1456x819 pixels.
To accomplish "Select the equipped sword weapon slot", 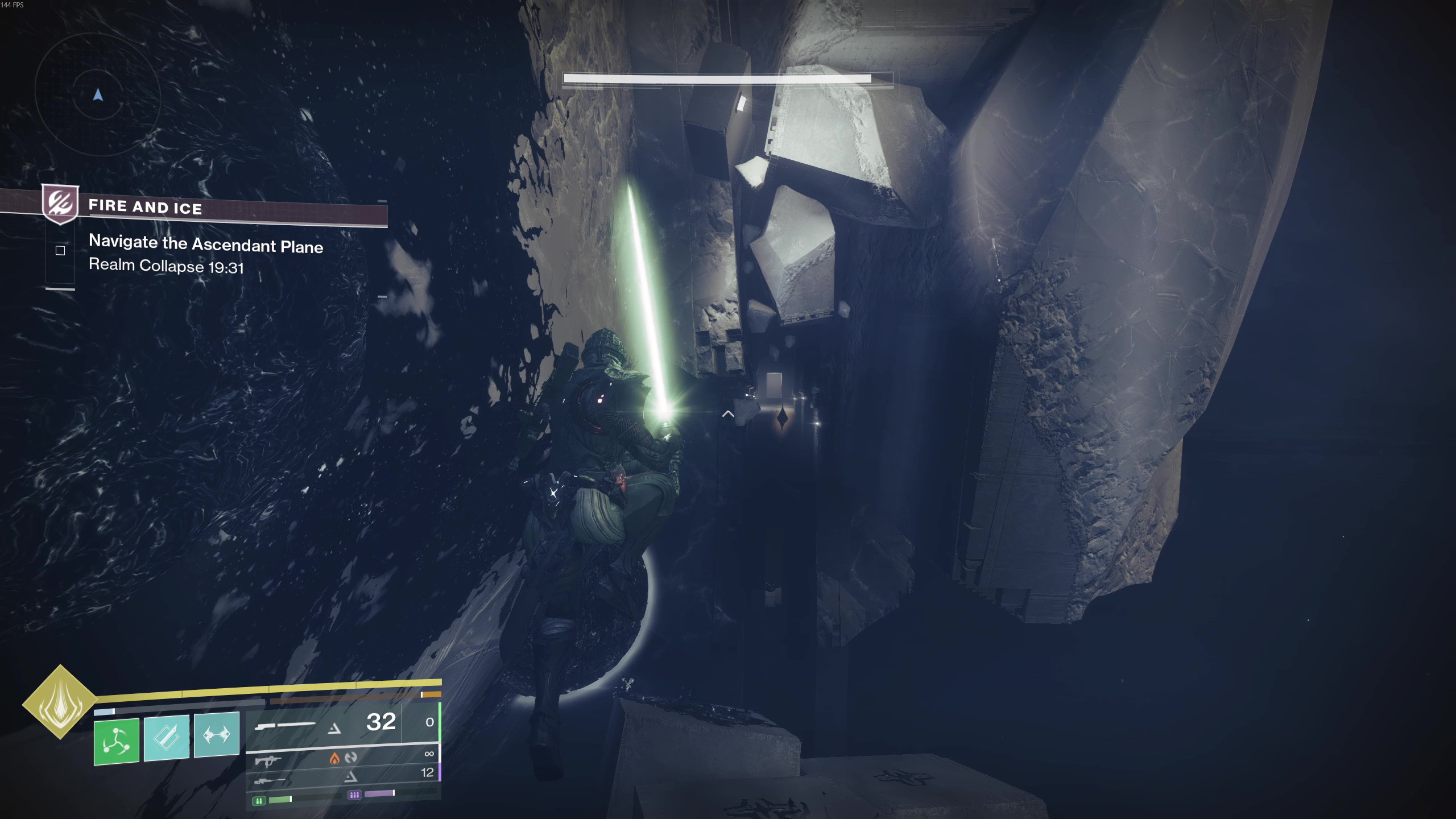I will coord(284,726).
